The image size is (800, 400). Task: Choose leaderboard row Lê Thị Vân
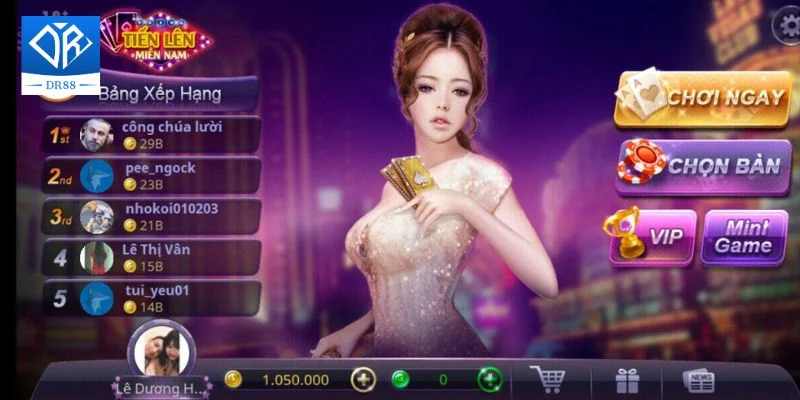(150, 258)
